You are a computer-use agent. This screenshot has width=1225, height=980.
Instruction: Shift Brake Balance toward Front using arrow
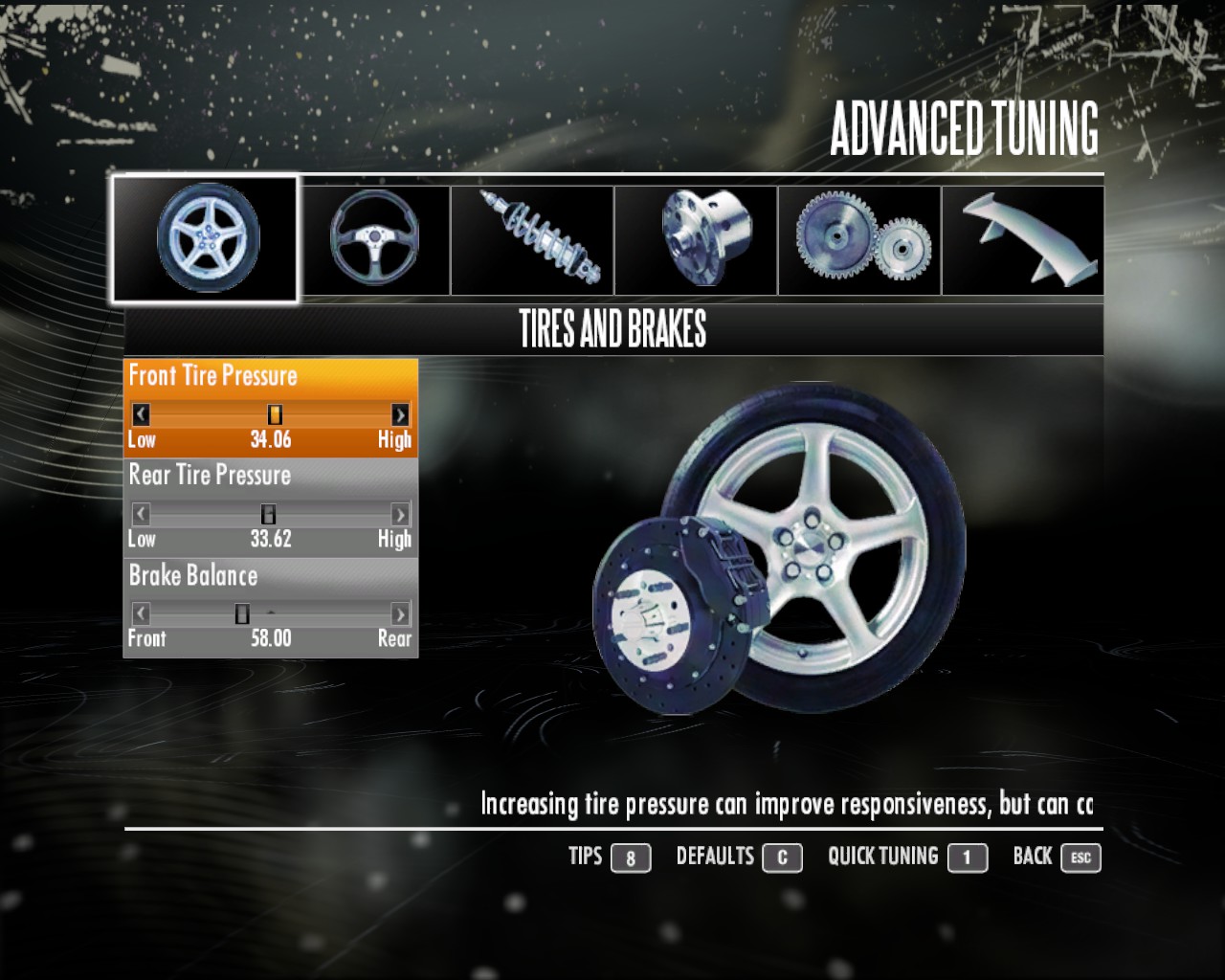point(139,613)
